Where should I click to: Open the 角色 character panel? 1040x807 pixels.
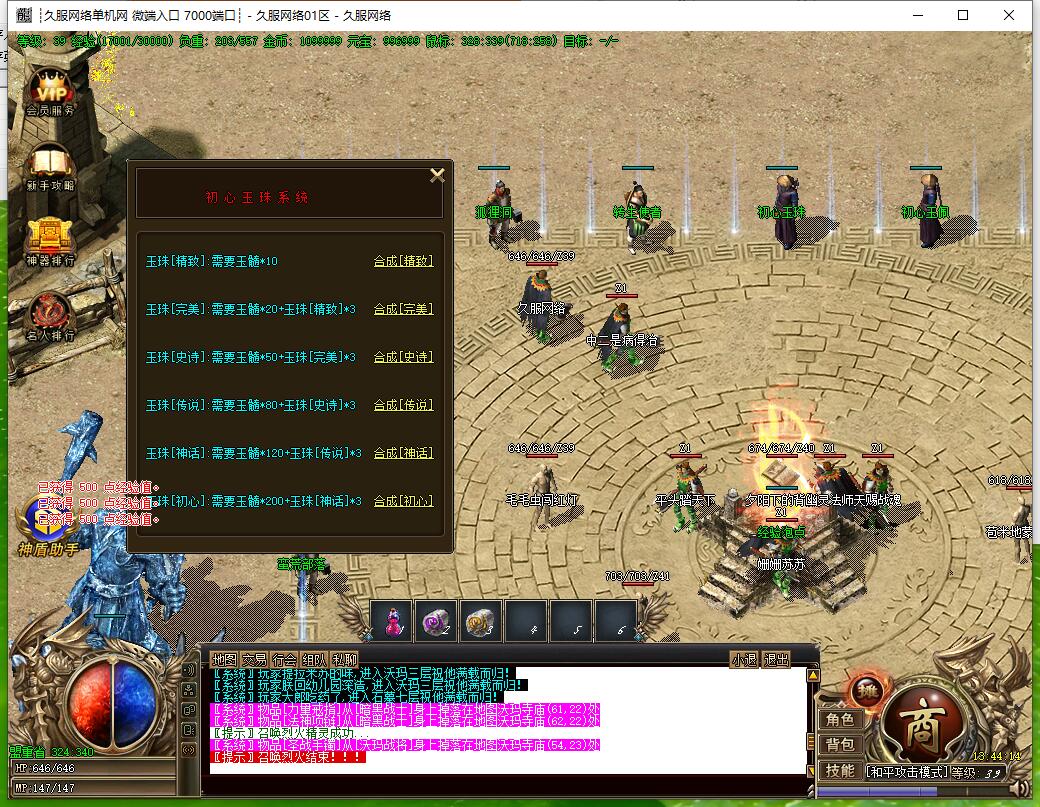point(839,720)
